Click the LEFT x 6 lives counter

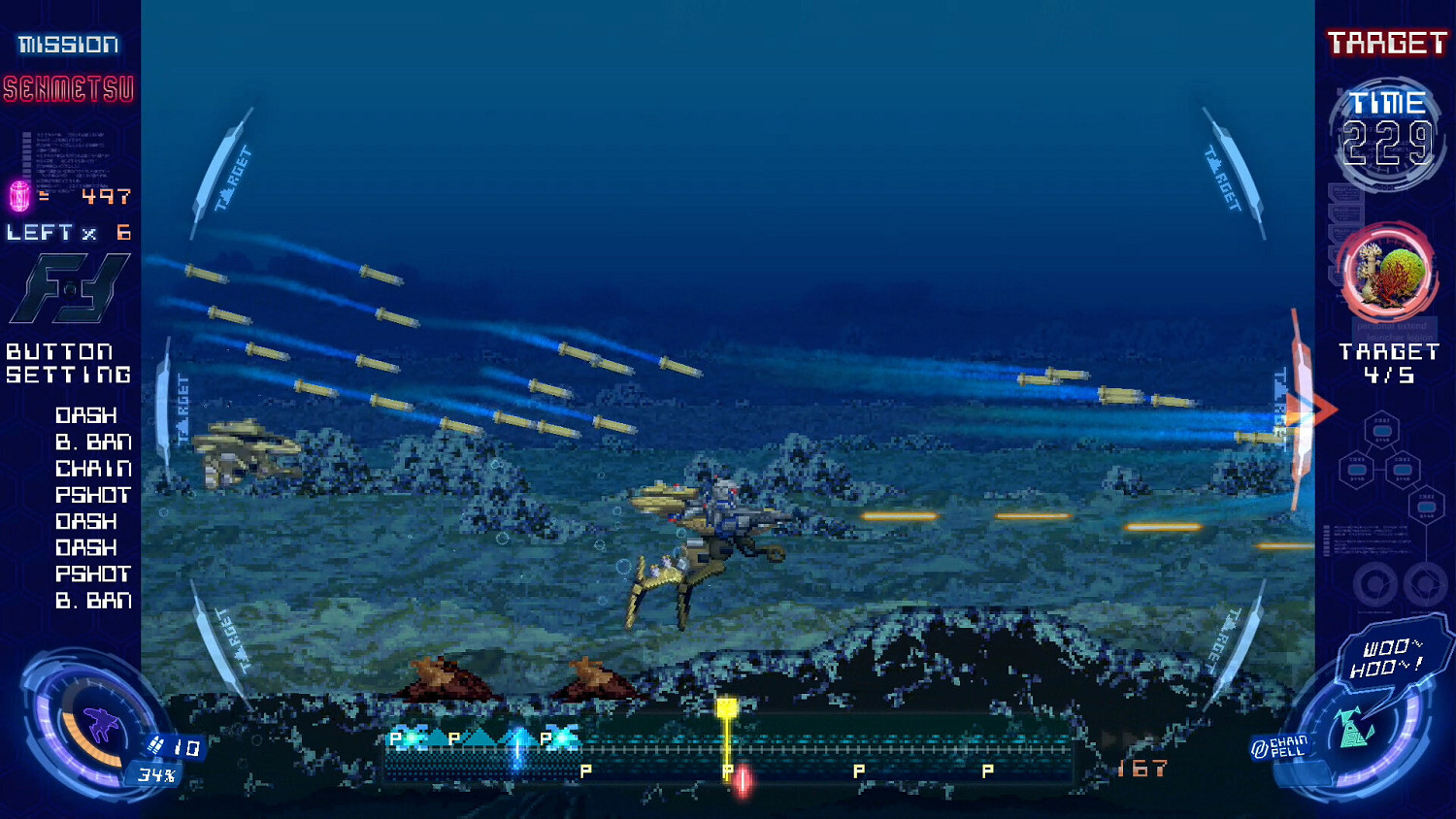[66, 232]
